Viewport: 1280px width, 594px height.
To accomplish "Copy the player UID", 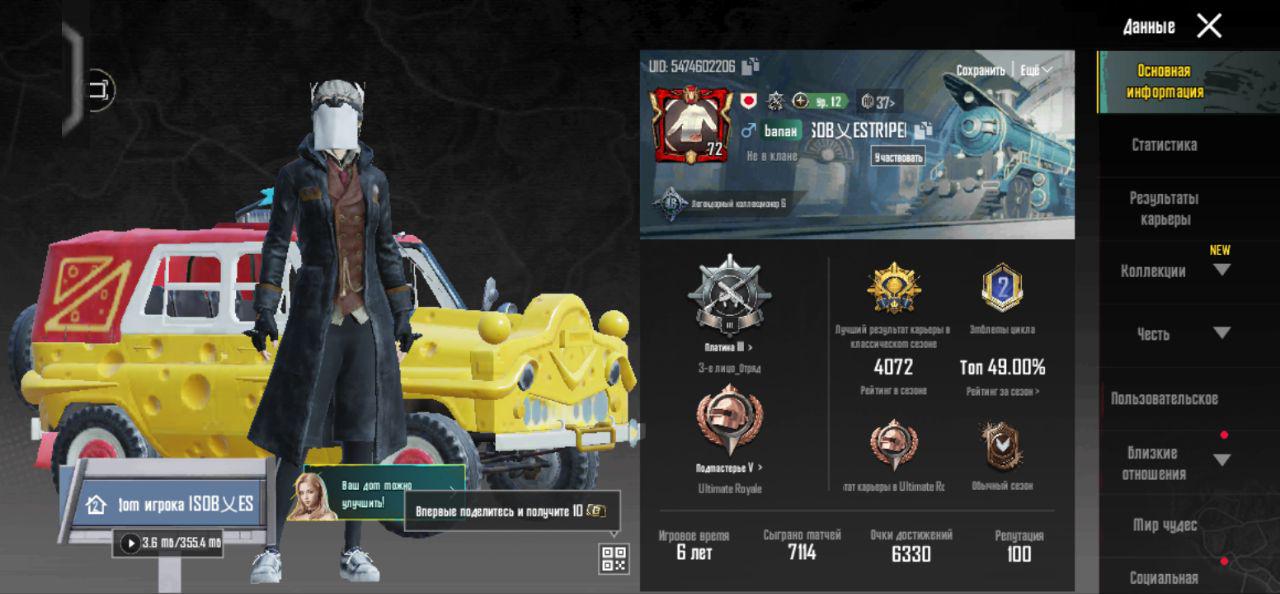I will (x=751, y=66).
